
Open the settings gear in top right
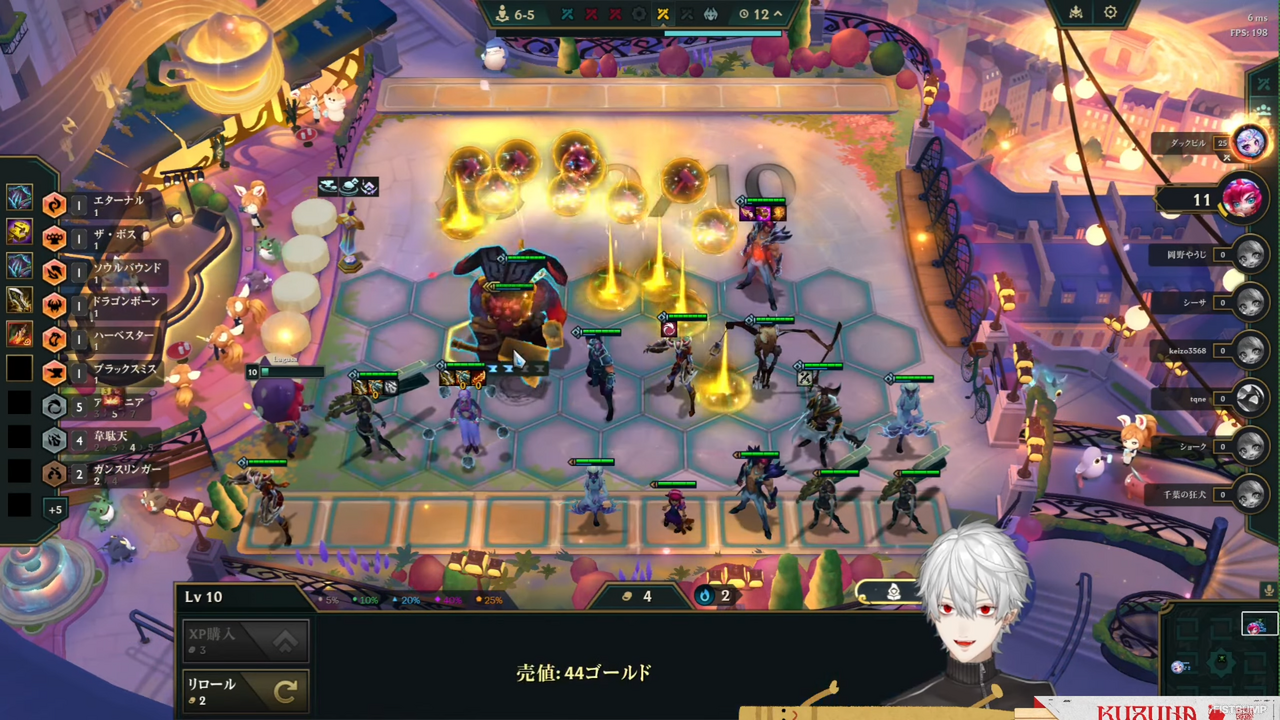(x=1110, y=12)
